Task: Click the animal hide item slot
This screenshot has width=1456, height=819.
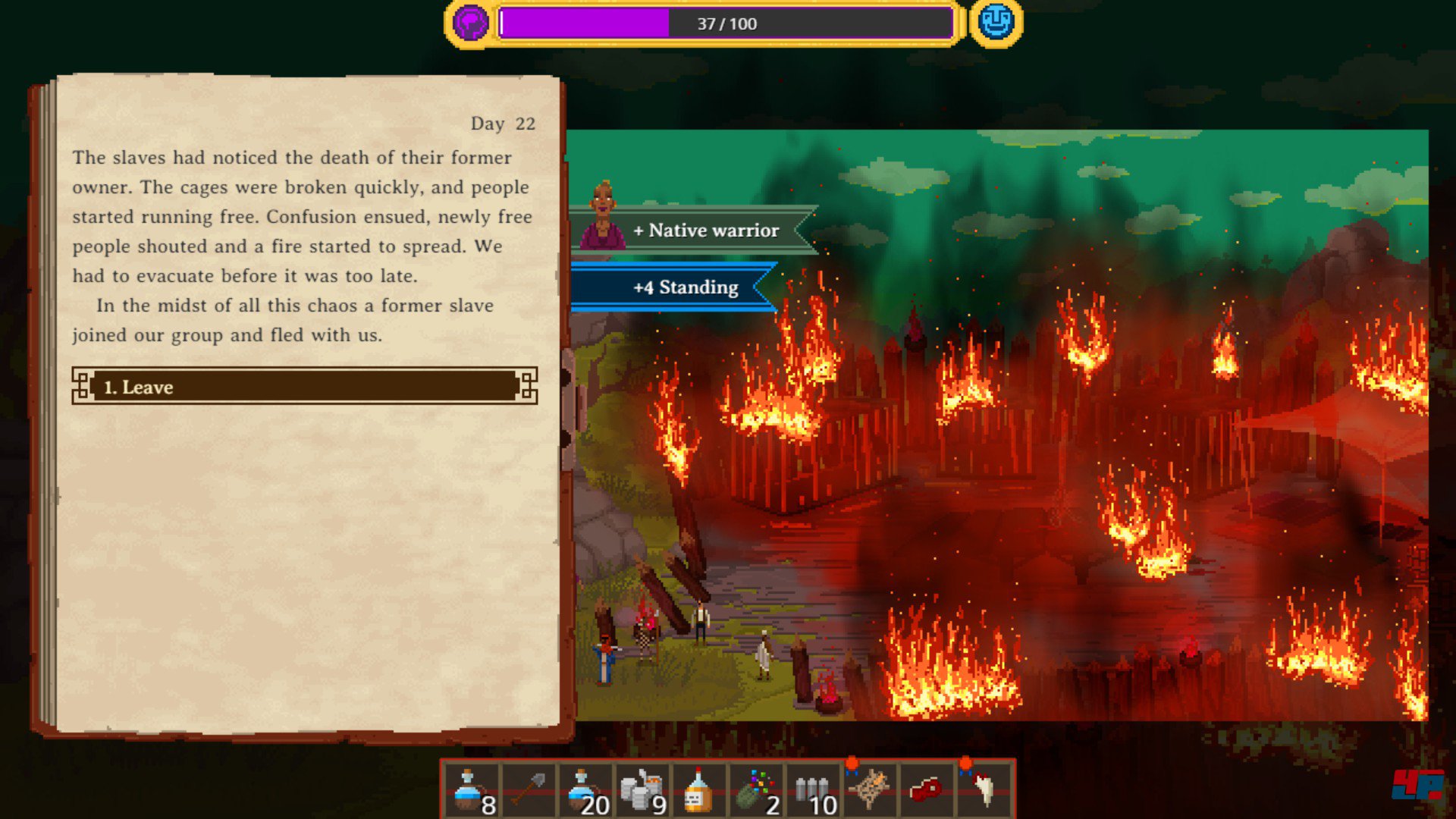Action: point(871,790)
